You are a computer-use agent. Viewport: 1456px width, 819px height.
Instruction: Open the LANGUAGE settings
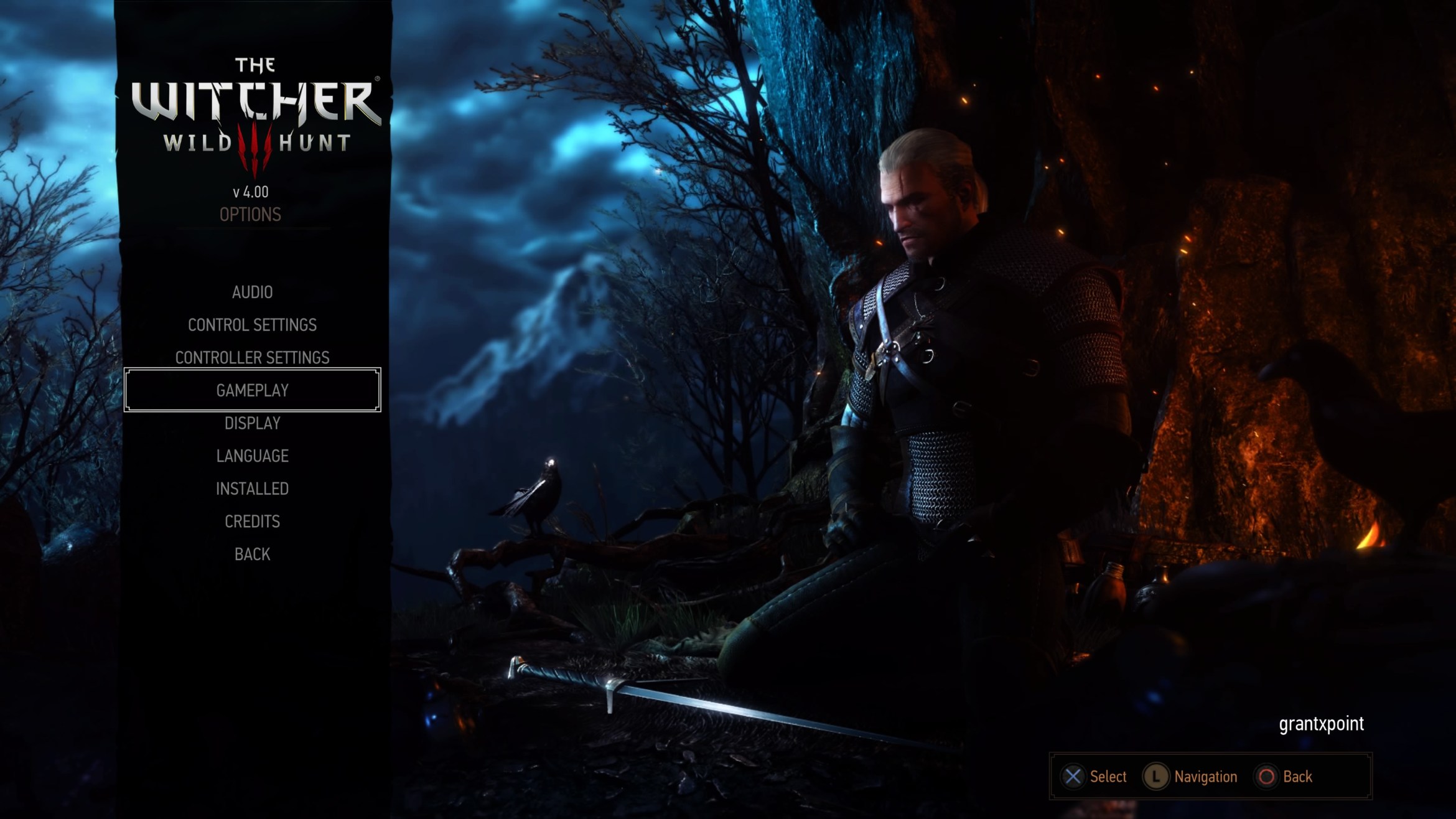pos(251,456)
